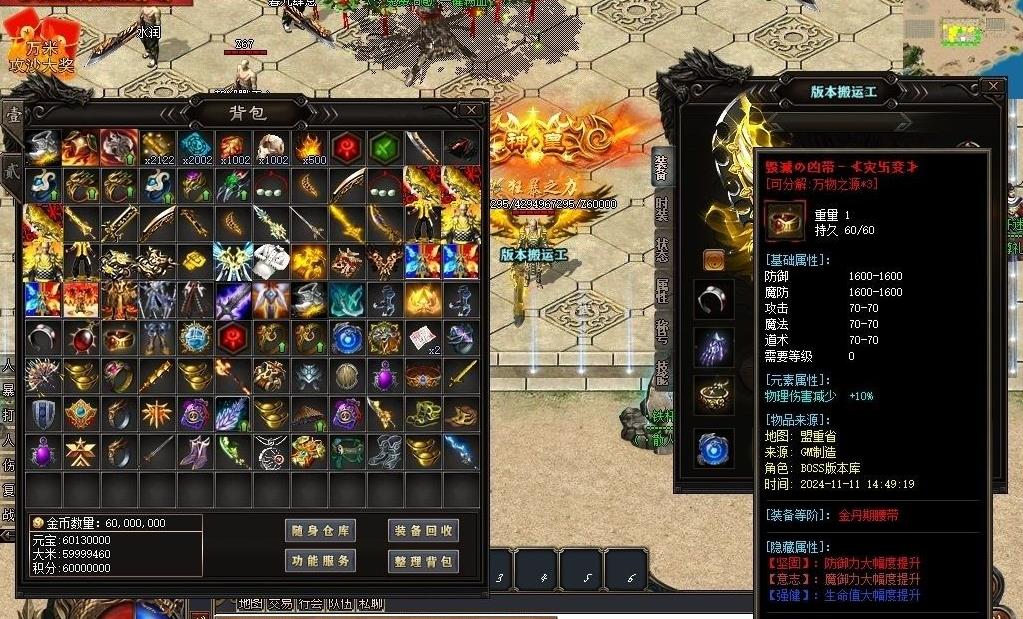Switch to the 行会 guild chat tab
The image size is (1023, 619).
click(310, 604)
